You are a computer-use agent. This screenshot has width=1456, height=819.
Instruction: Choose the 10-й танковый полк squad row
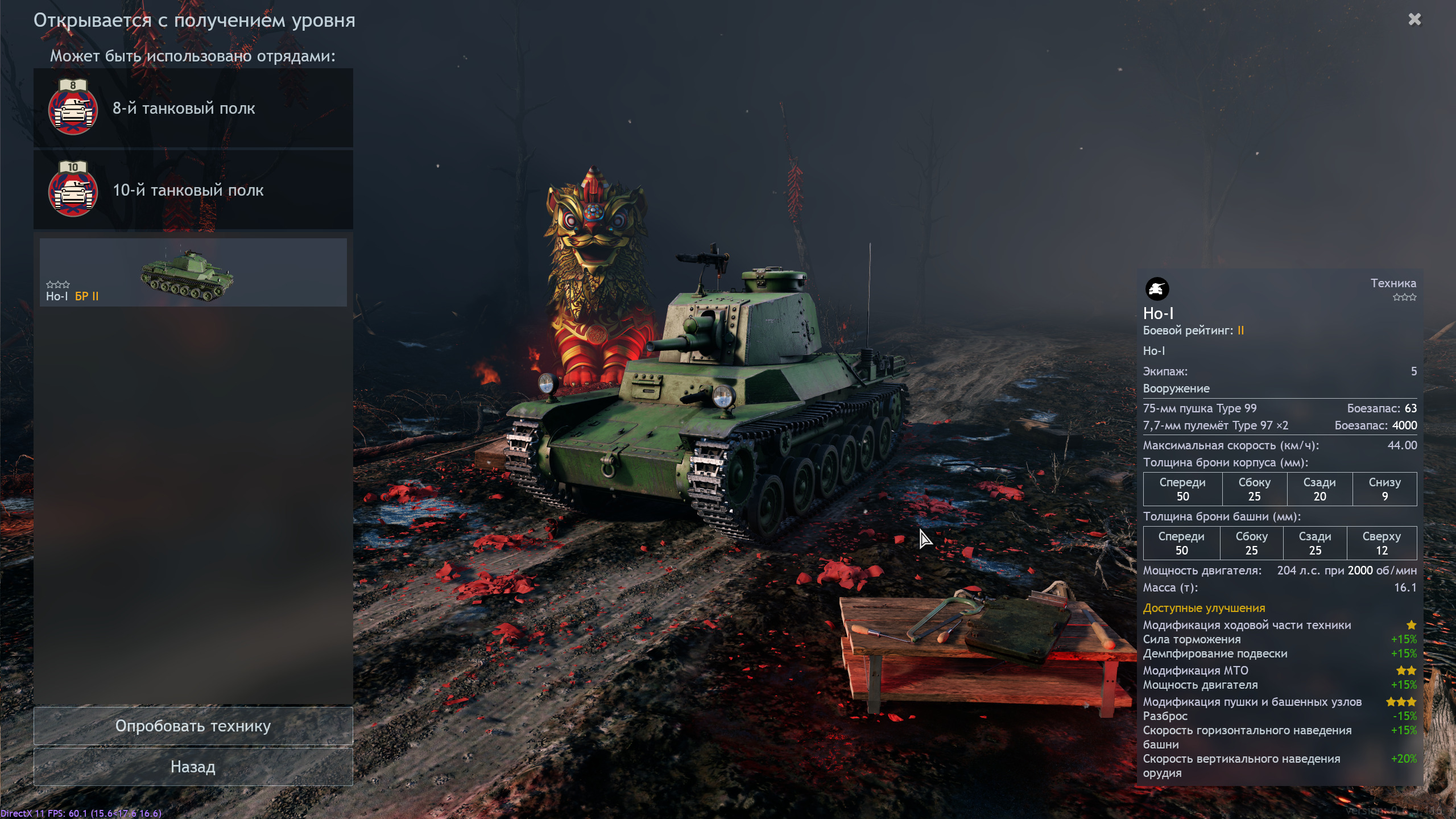[193, 190]
